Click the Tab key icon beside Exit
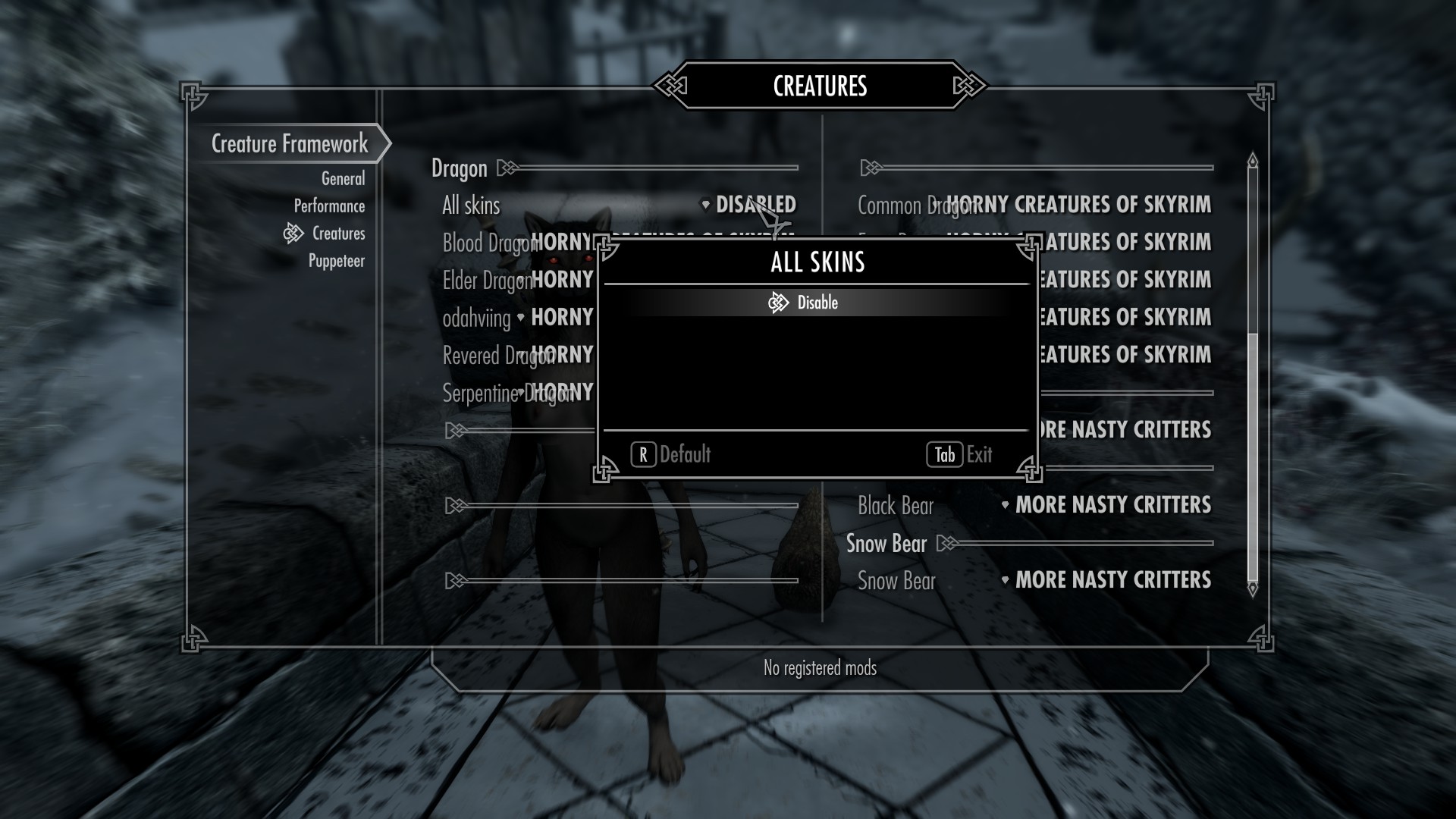1456x819 pixels. (945, 455)
